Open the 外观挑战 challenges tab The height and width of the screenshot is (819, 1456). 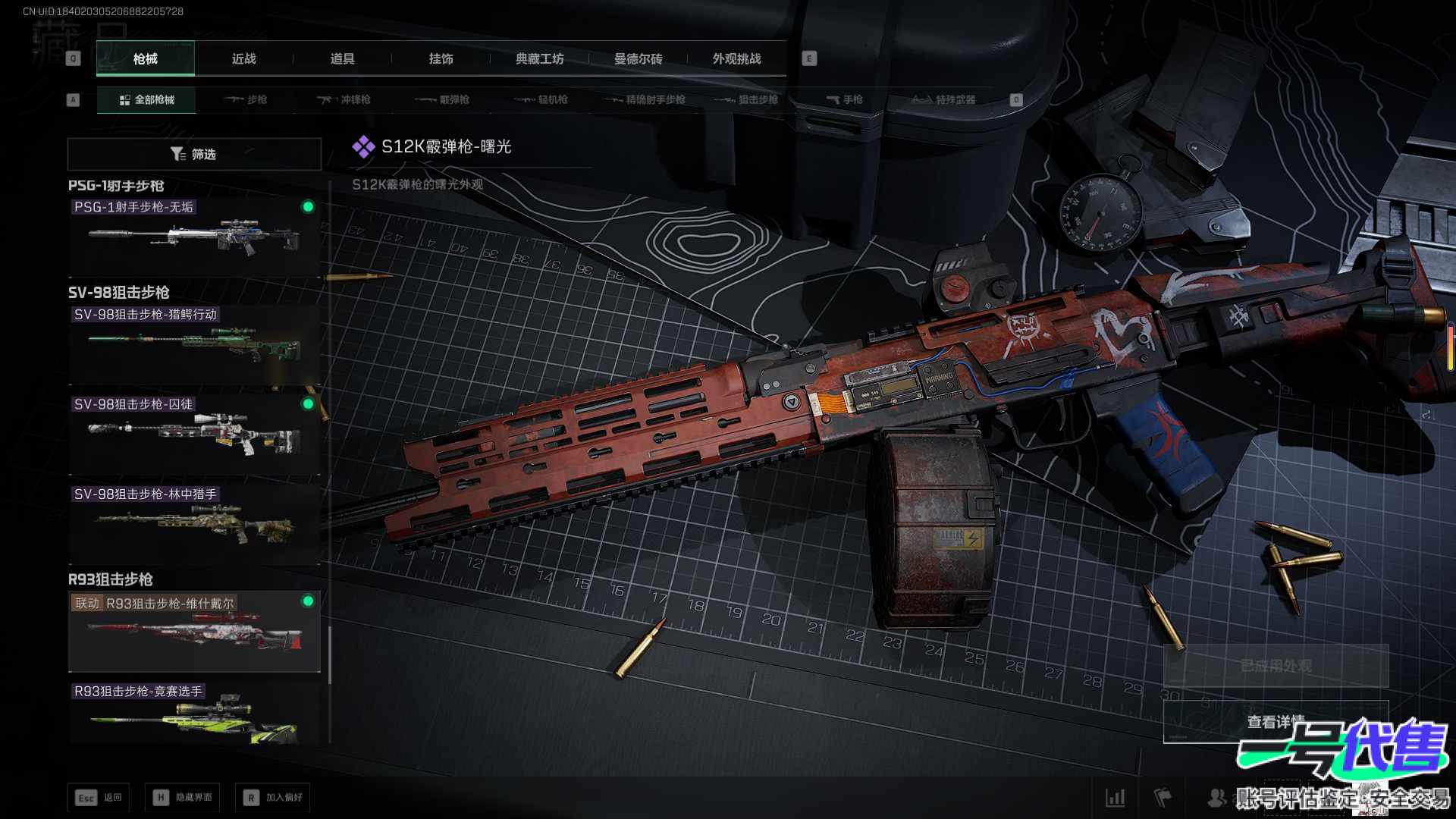point(736,58)
